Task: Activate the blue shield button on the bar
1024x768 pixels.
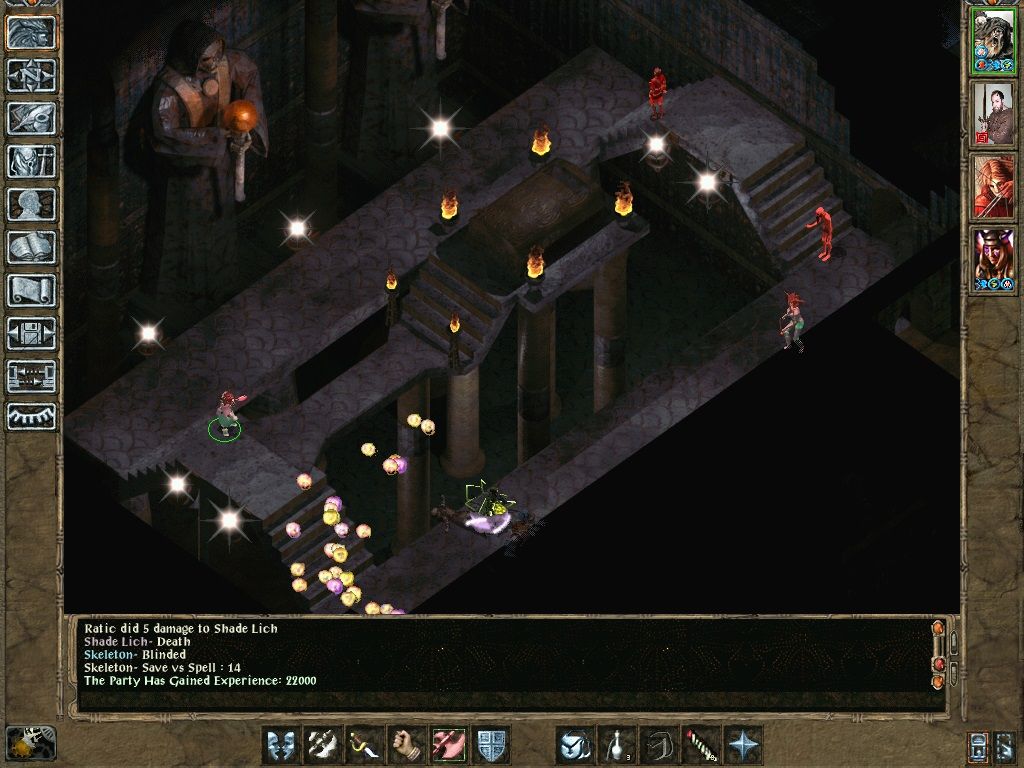Action: click(x=491, y=745)
